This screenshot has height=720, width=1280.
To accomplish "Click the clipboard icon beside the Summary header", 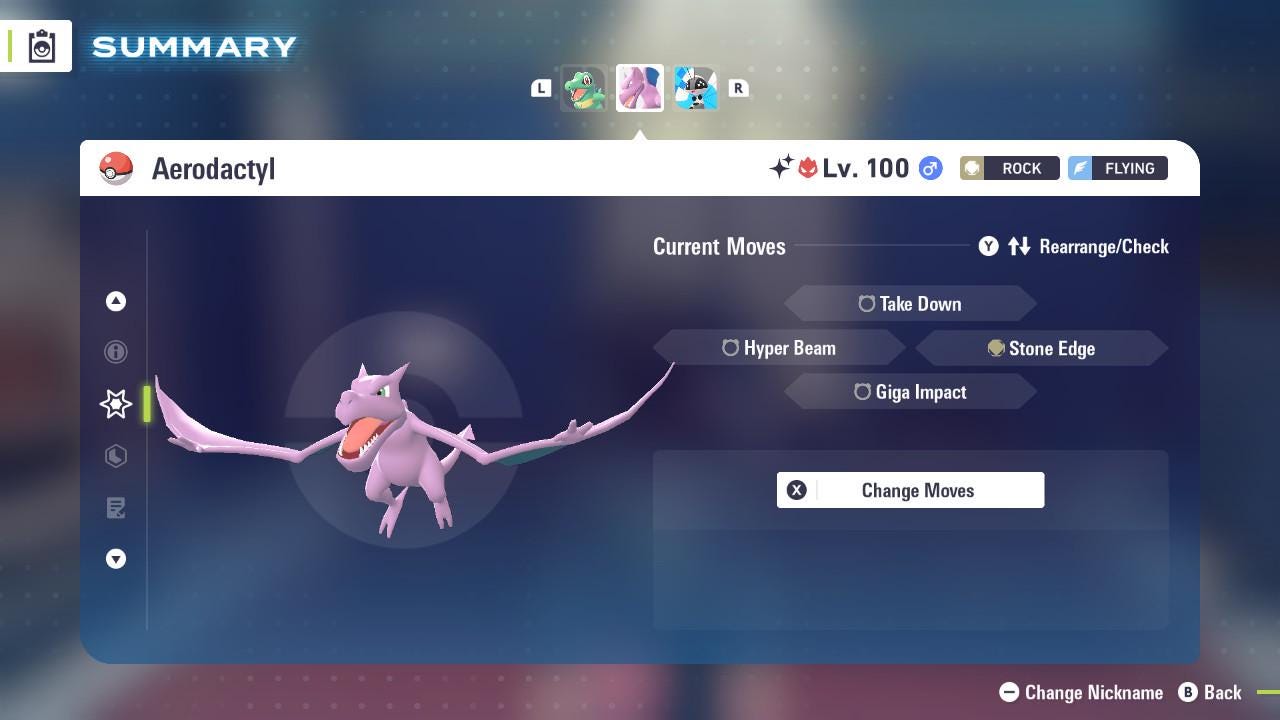I will (x=41, y=45).
